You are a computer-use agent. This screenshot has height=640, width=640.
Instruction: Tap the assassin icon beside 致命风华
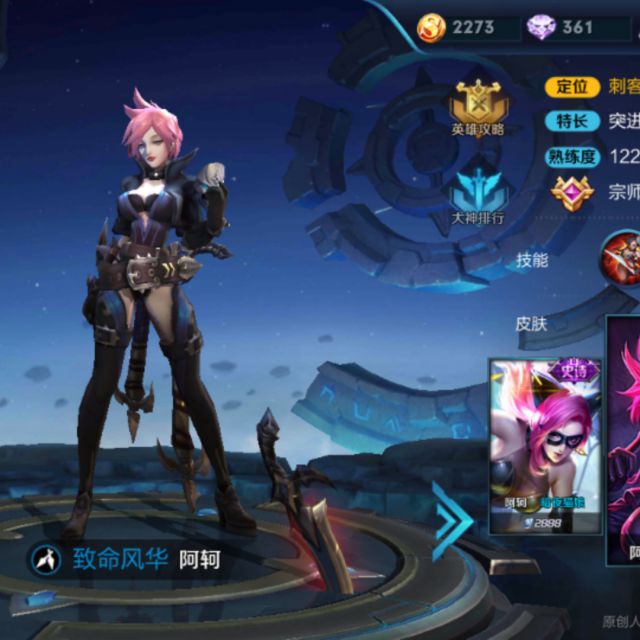[x=44, y=558]
